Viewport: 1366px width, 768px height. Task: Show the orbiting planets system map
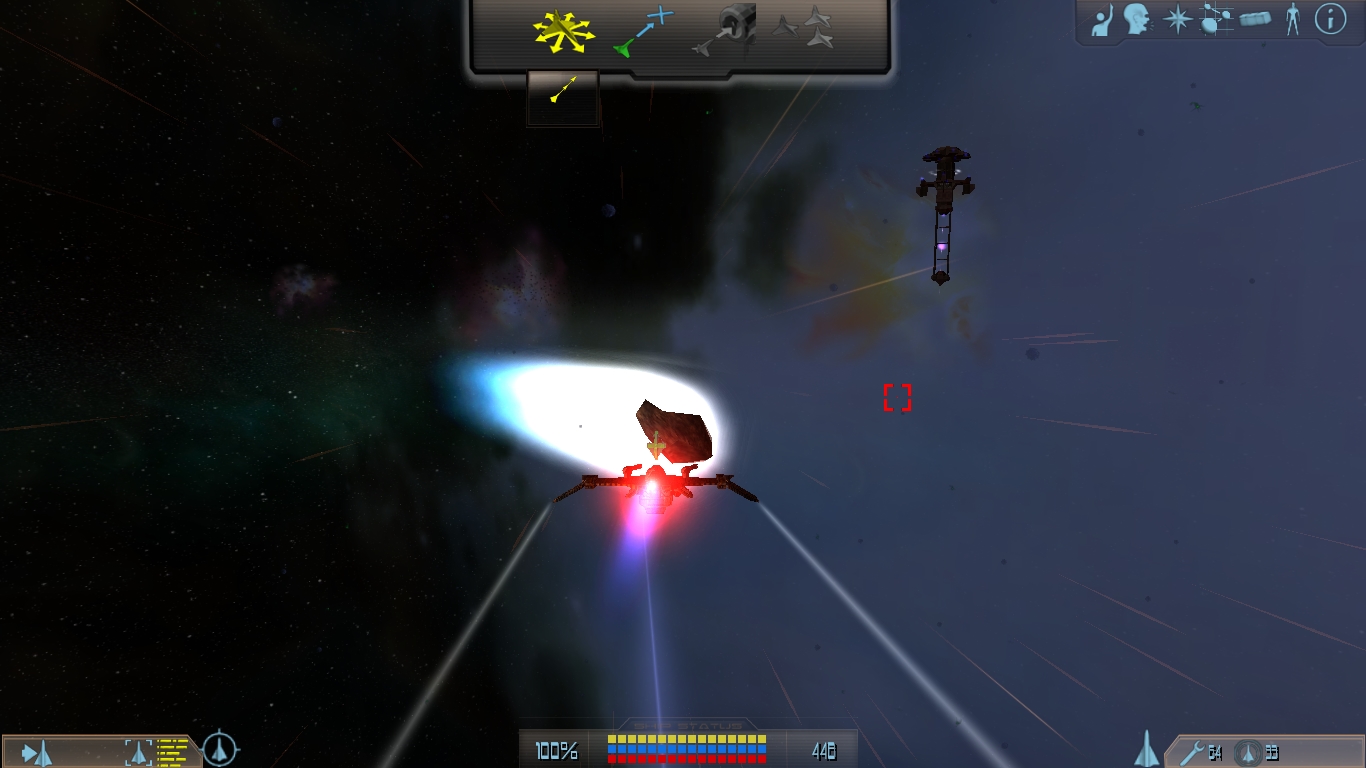tap(1215, 20)
